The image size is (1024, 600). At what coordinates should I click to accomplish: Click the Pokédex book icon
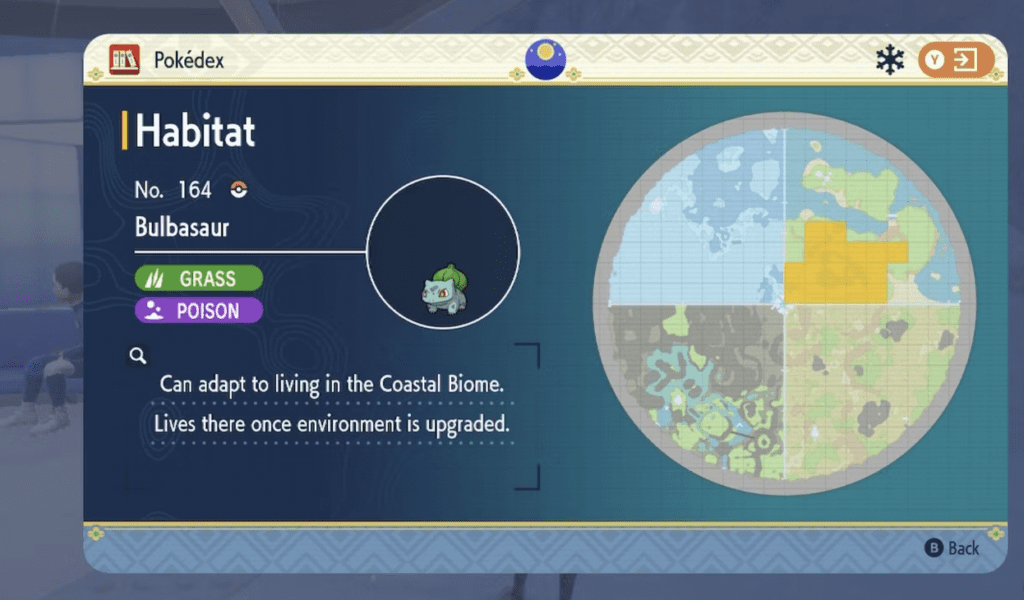pyautogui.click(x=125, y=60)
